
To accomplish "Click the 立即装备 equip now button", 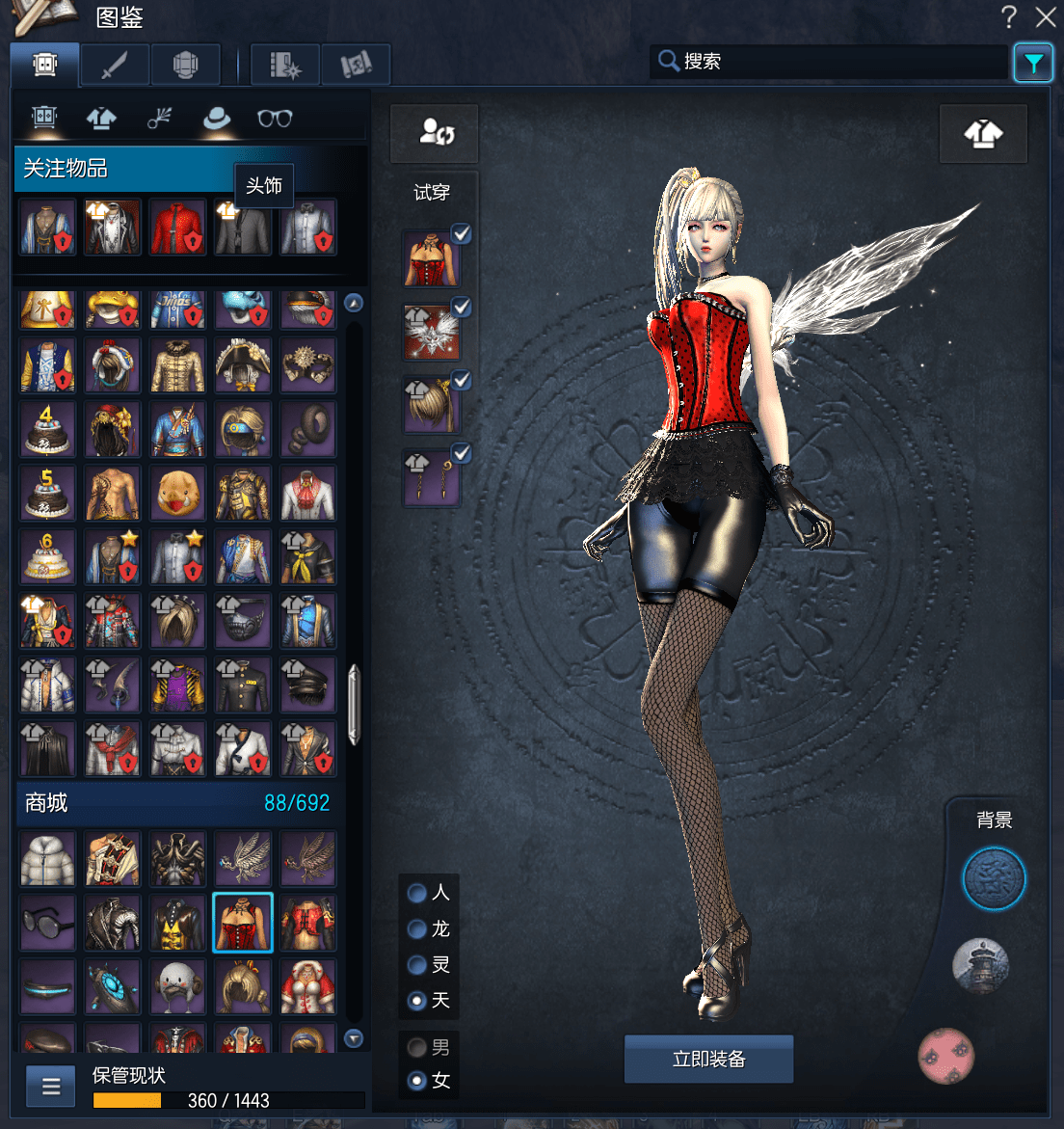I will click(x=708, y=1059).
